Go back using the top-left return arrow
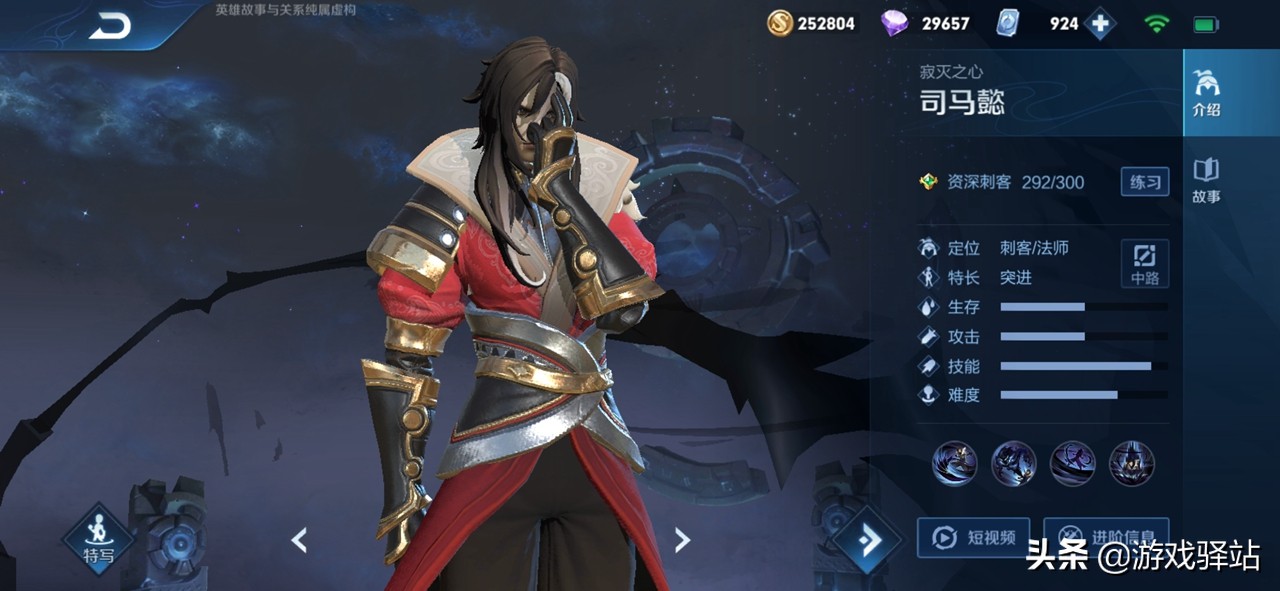 coord(110,27)
